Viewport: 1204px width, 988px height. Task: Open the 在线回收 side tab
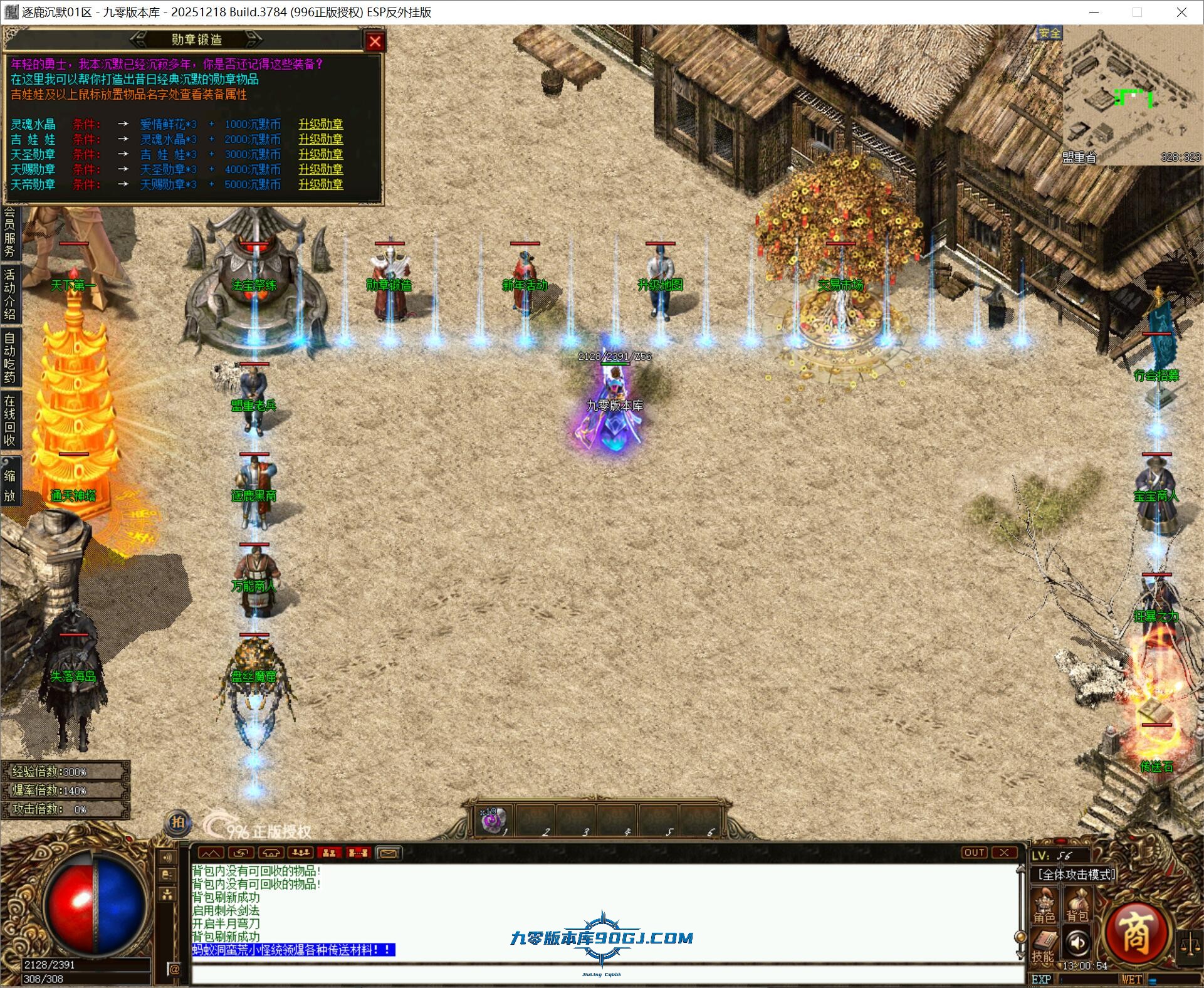(10, 420)
